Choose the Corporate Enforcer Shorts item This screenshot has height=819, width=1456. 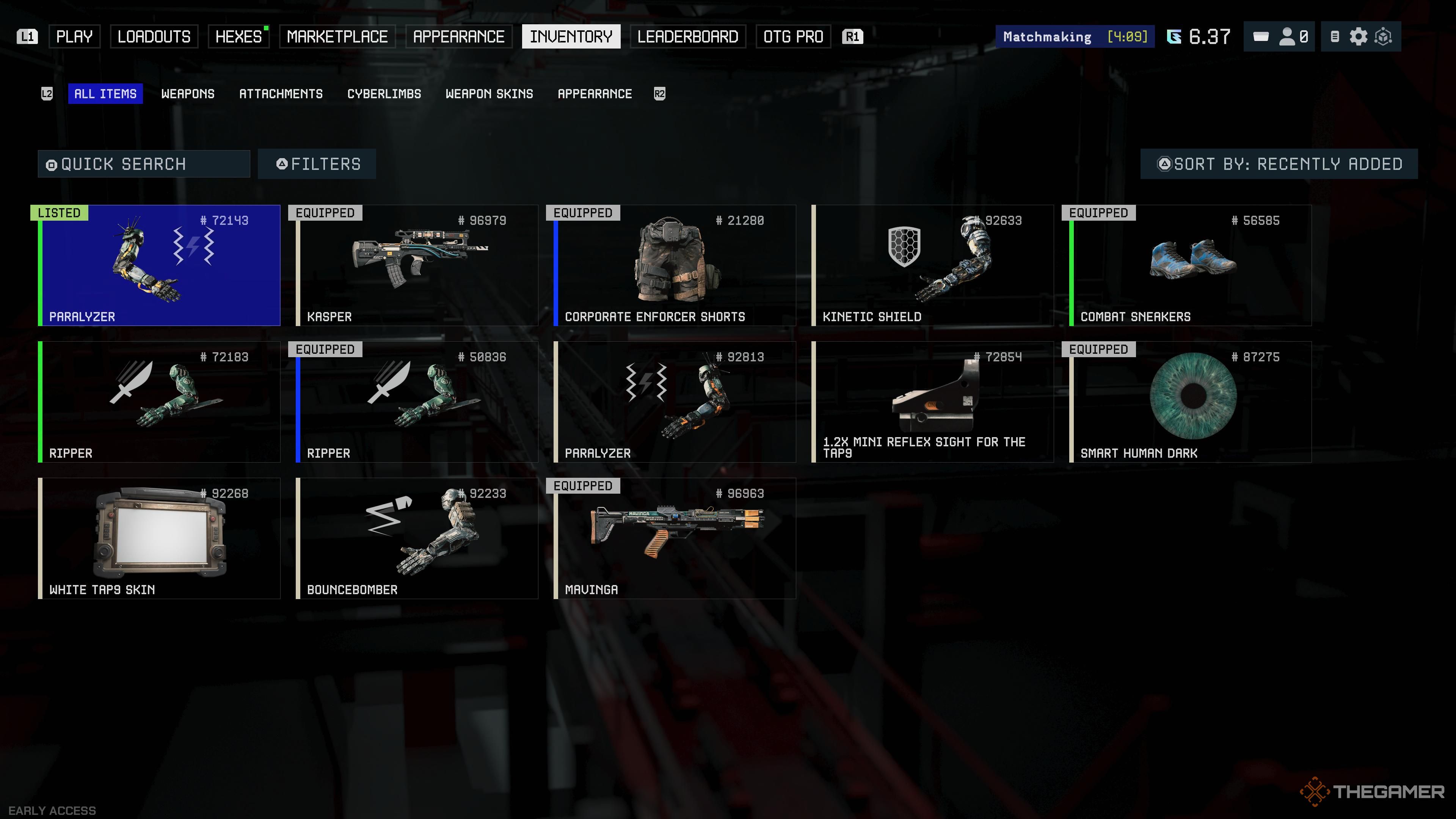pos(675,266)
